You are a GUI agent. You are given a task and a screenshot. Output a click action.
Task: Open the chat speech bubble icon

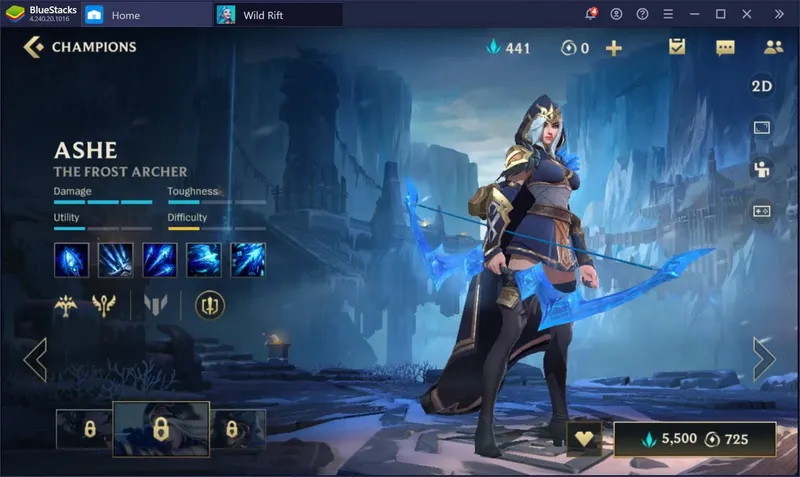point(725,47)
